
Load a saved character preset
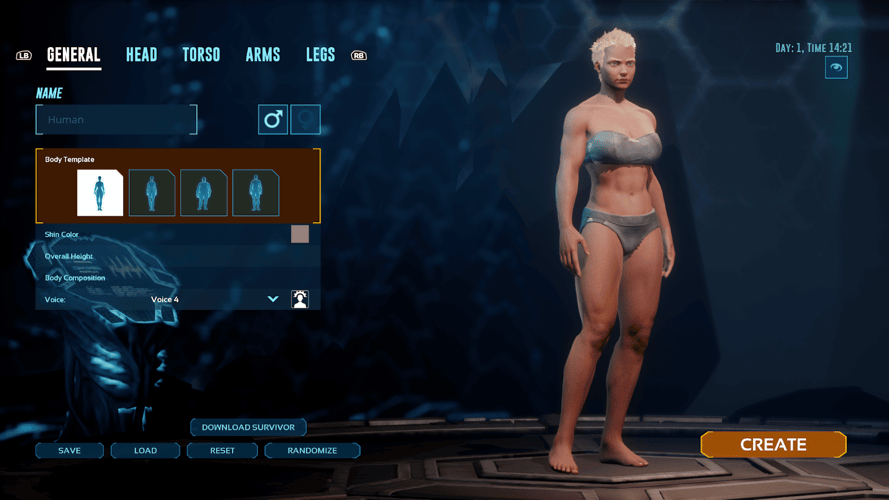(x=146, y=451)
